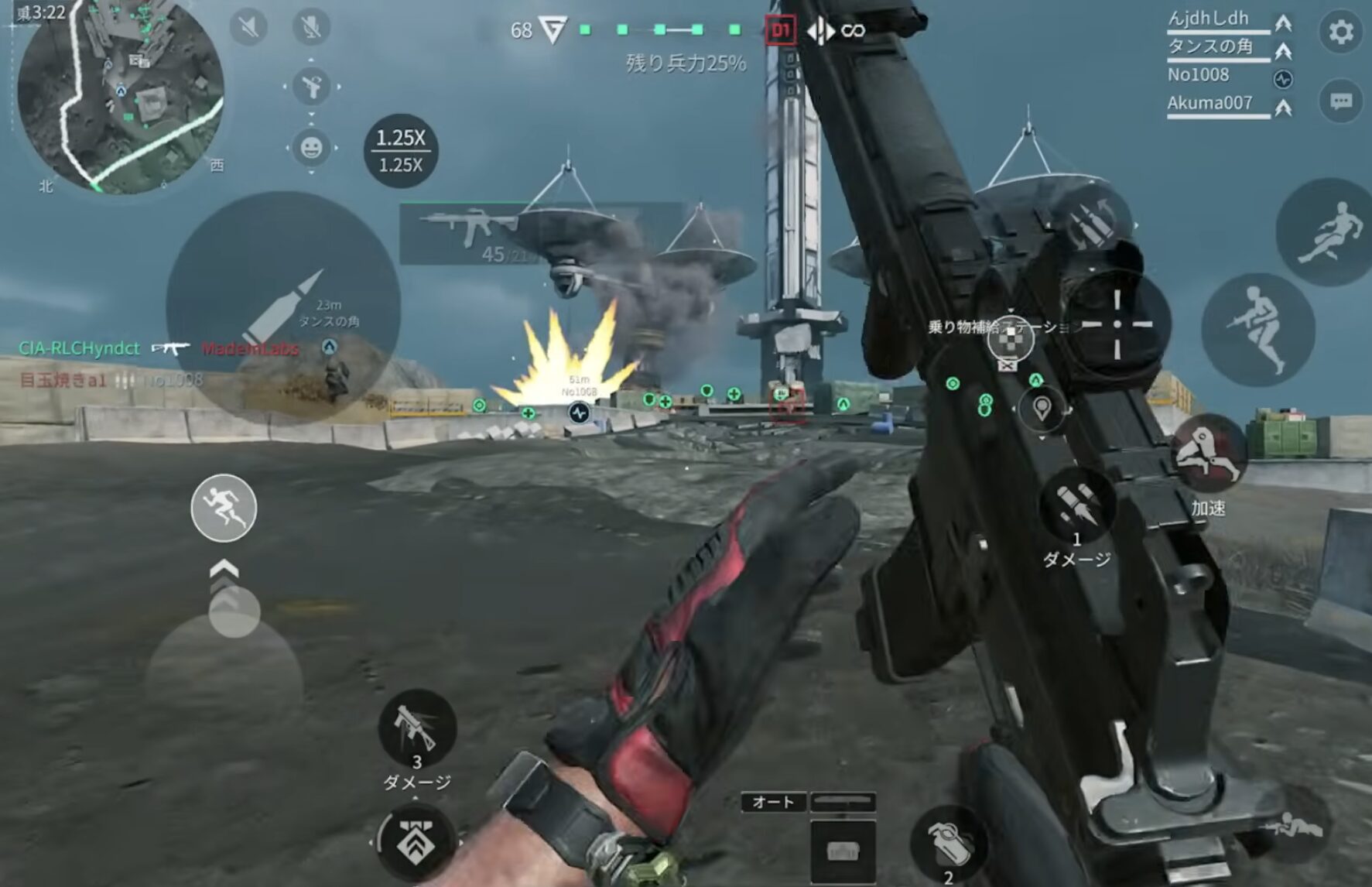Tap the crouch figure button
Viewport: 1372px width, 887px height.
click(x=1257, y=329)
